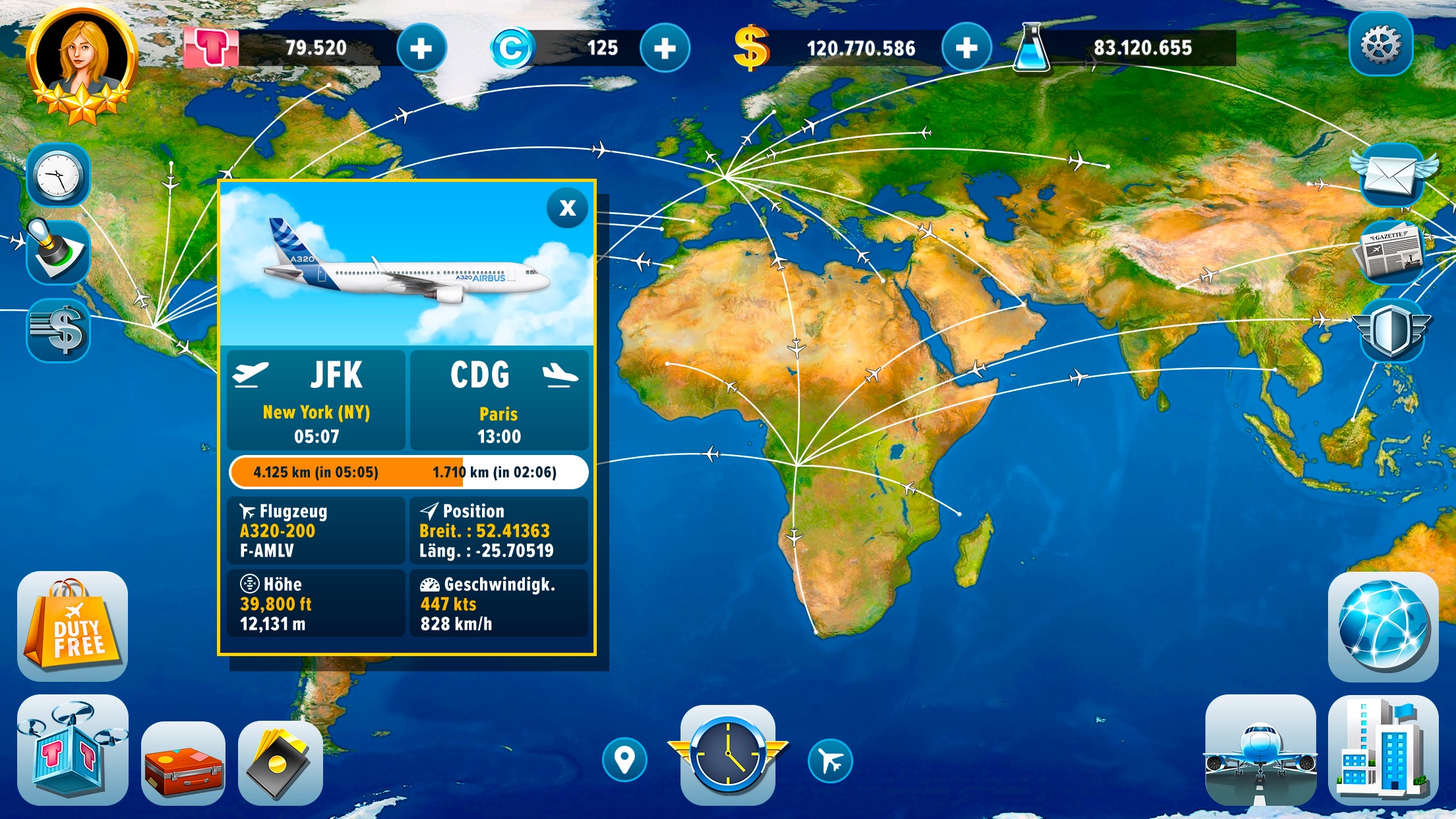Open the central winged clock button
The height and width of the screenshot is (819, 1456).
pyautogui.click(x=728, y=754)
